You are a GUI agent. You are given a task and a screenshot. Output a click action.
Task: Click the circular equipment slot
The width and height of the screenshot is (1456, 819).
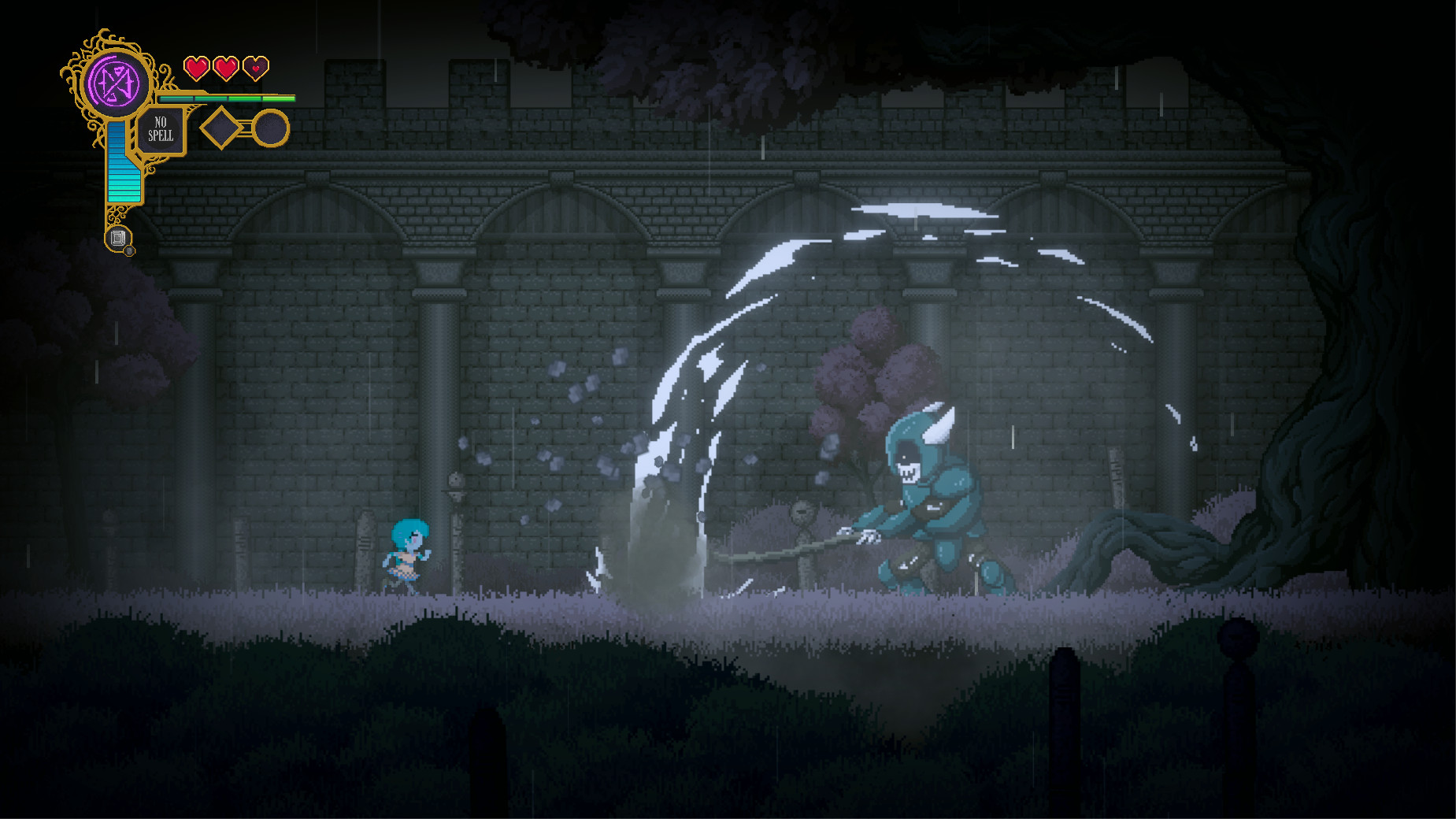click(x=270, y=127)
